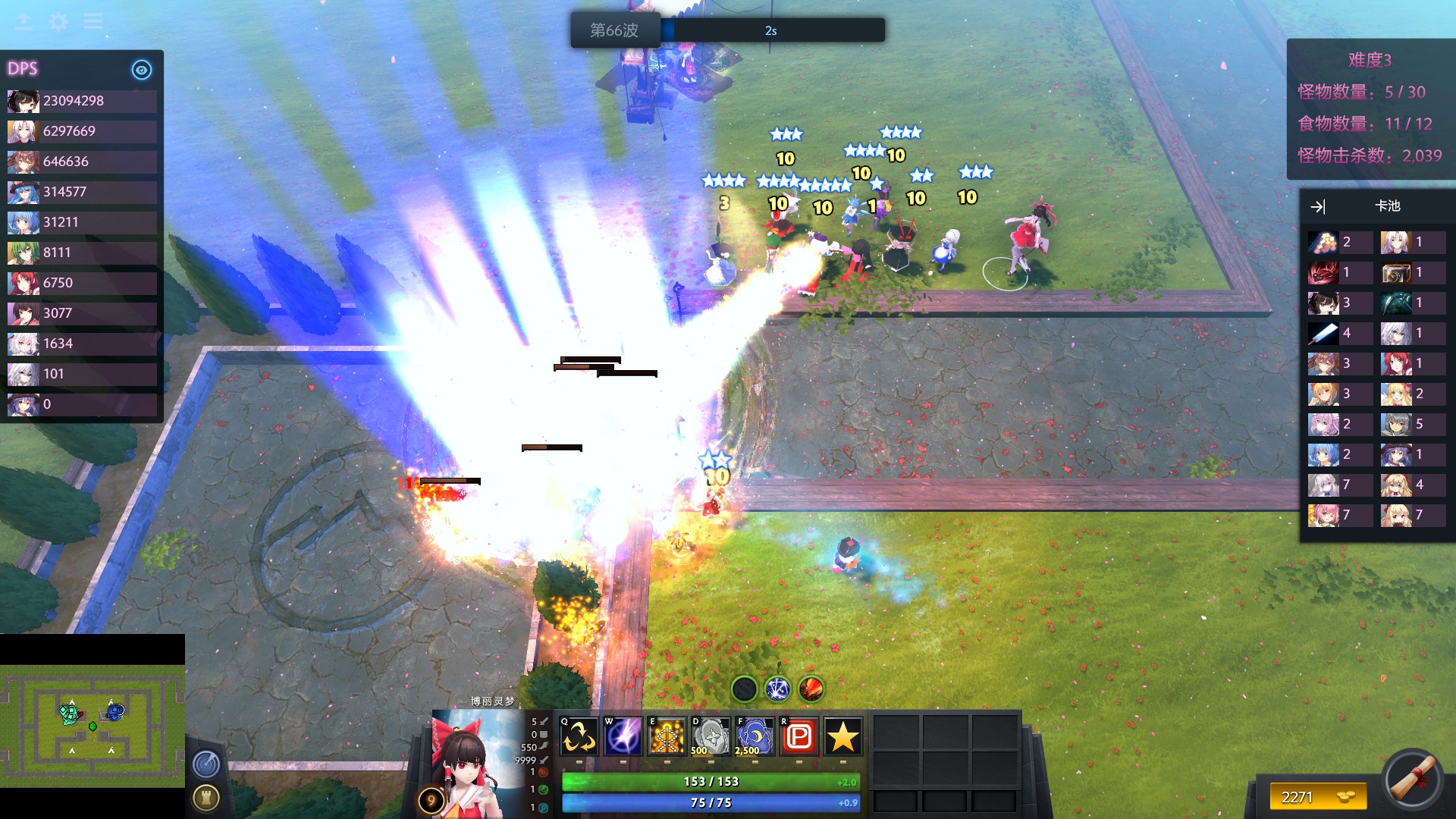This screenshot has height=819, width=1456.
Task: Open the settings gear at top left
Action: coord(58,22)
